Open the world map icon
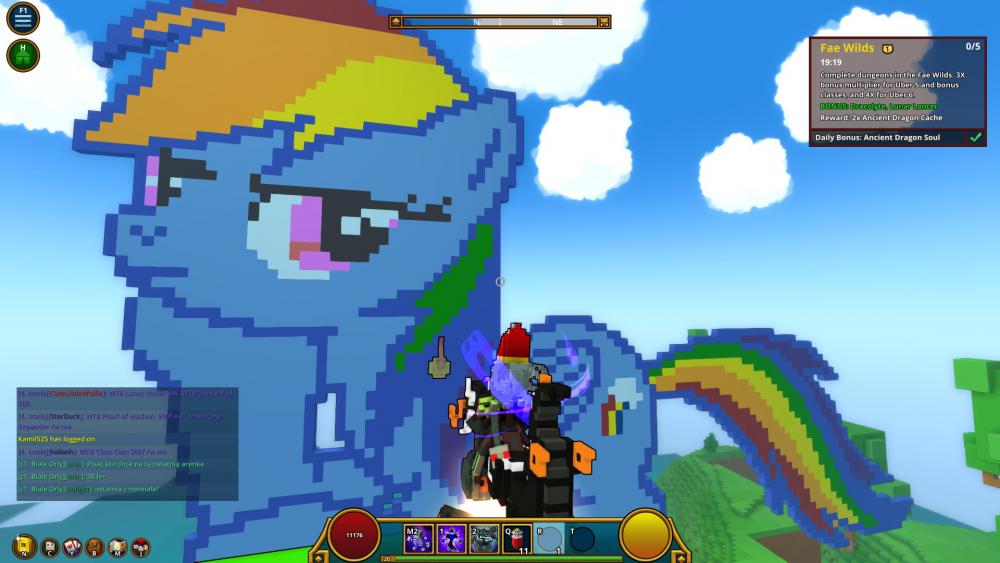This screenshot has width=1000, height=563. click(118, 547)
